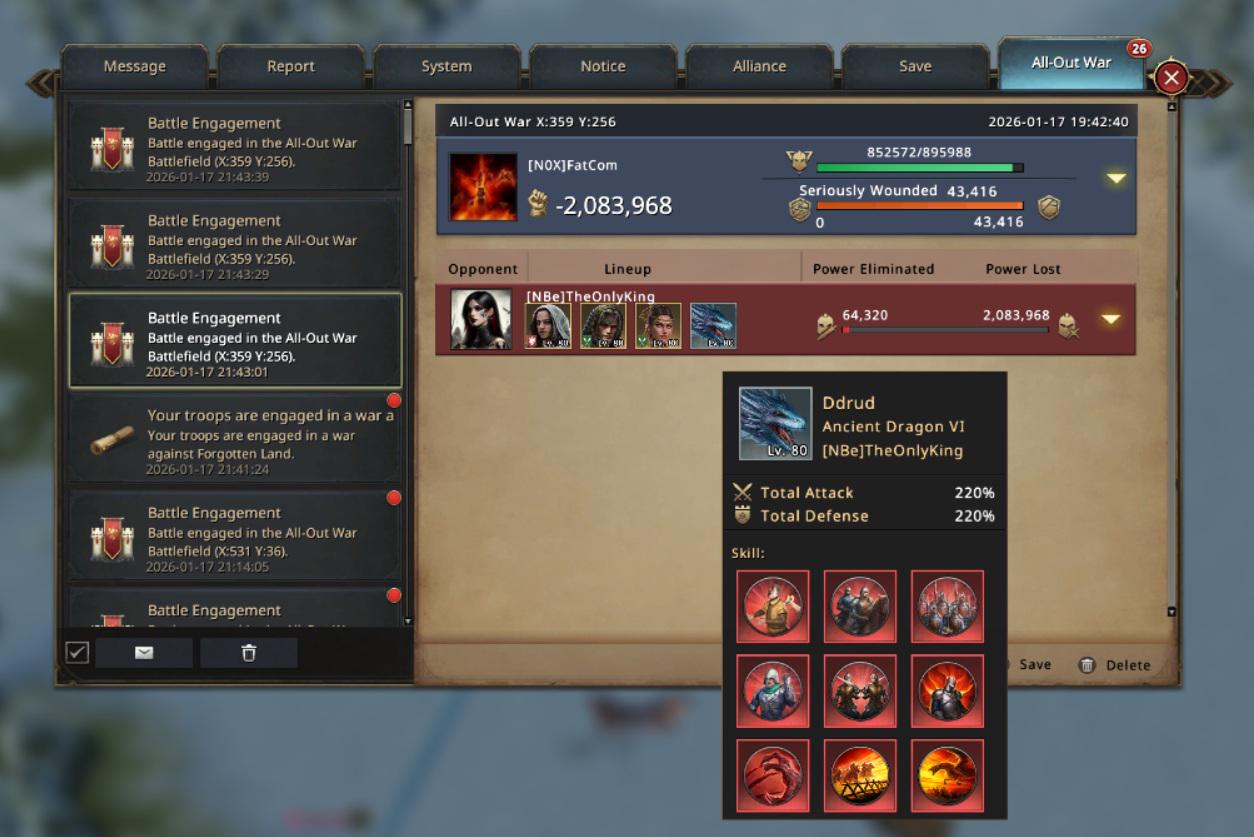Expand TheOnlyKing opponent row details

coord(1110,320)
